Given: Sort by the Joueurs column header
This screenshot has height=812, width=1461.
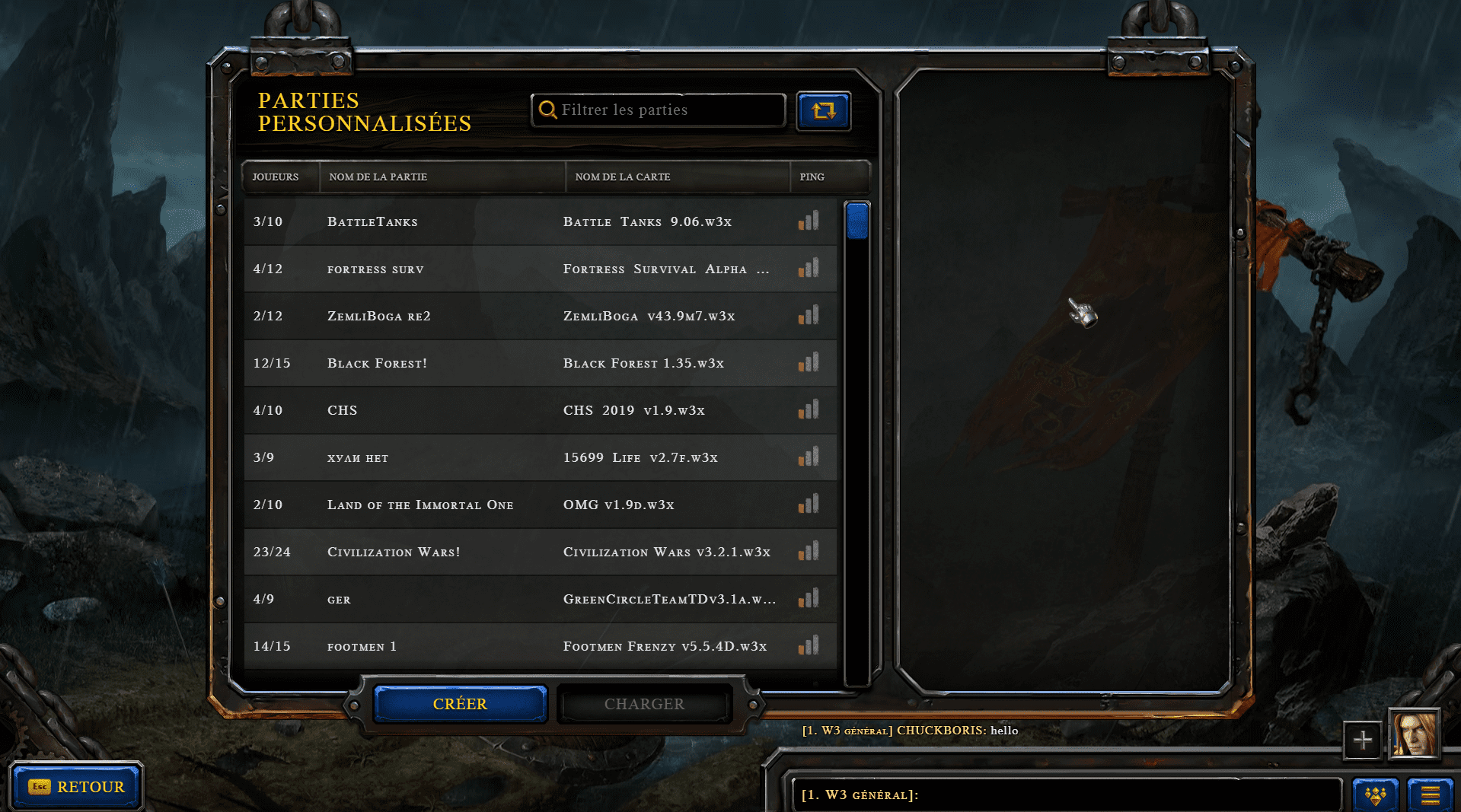Looking at the screenshot, I should tap(276, 177).
